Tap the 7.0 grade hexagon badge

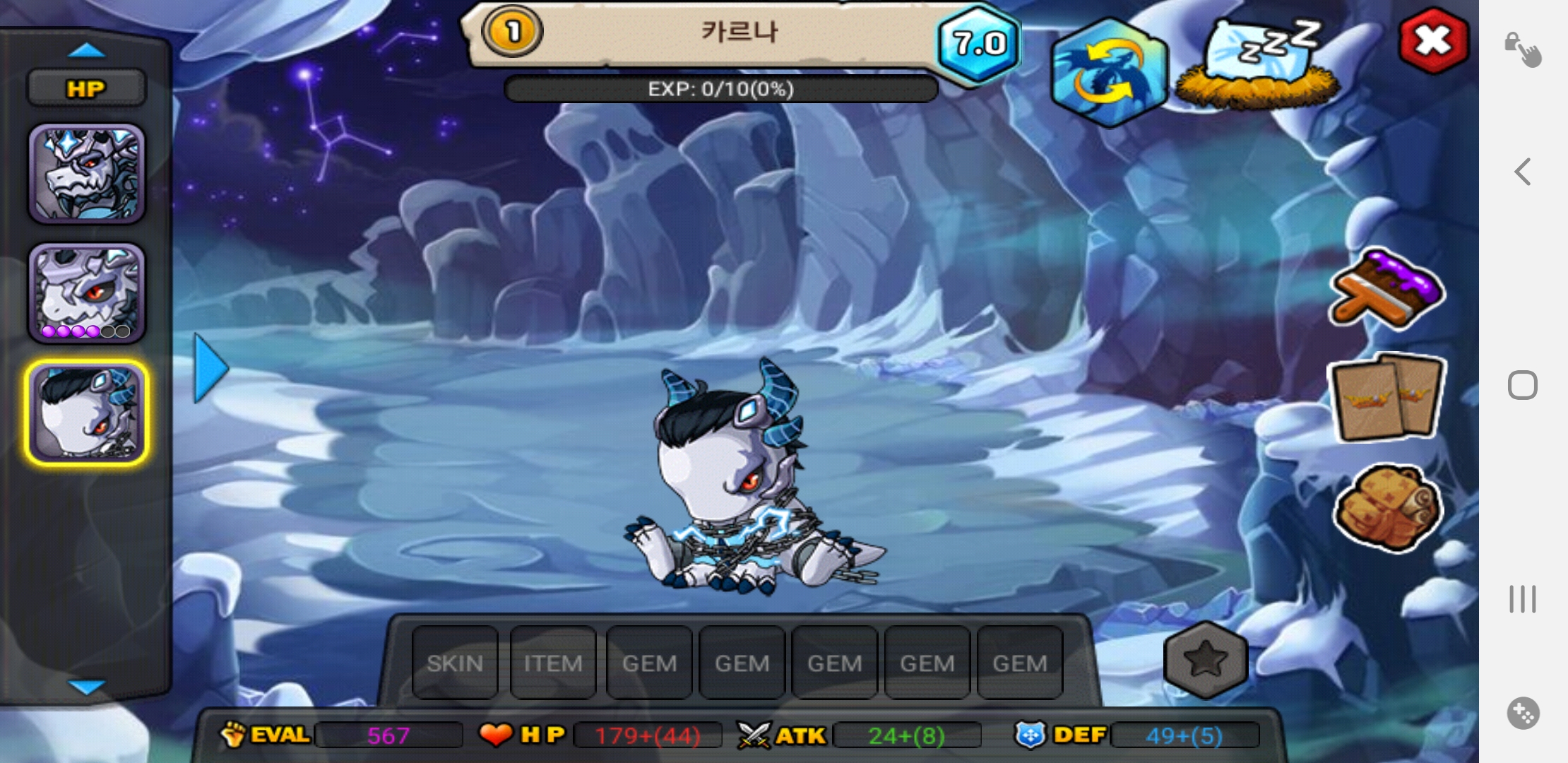tap(979, 44)
